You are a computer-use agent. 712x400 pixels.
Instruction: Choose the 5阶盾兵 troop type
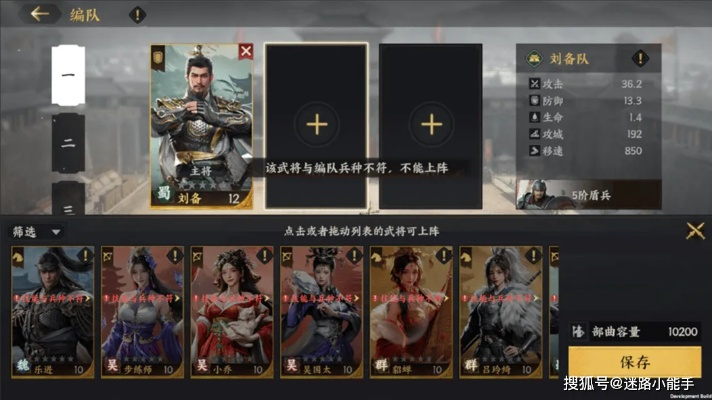click(588, 193)
